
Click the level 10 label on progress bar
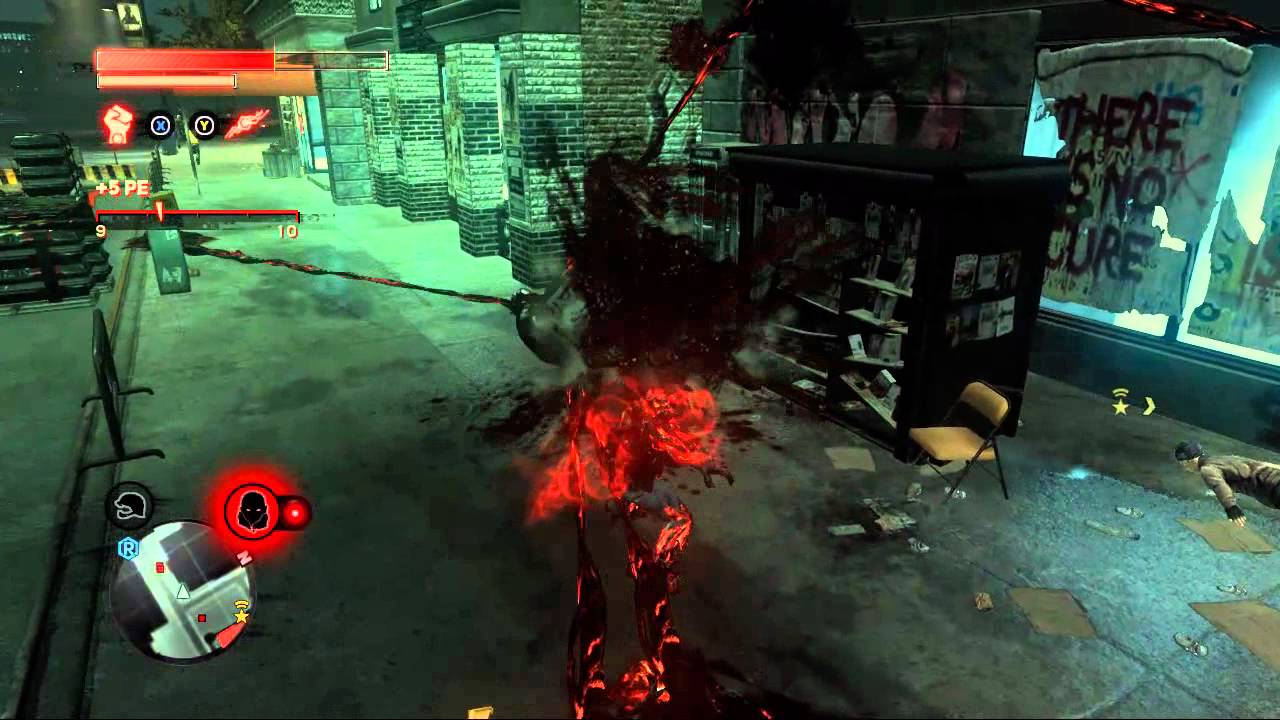[288, 232]
